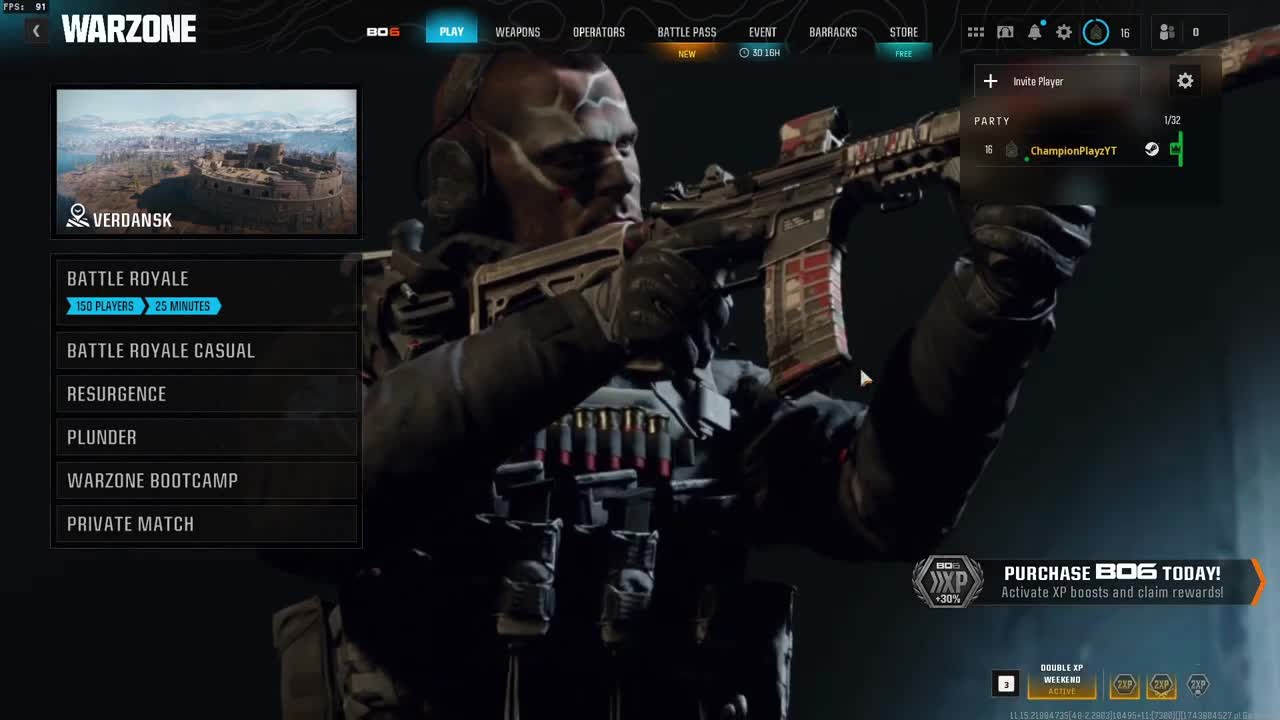Click your player rank emblem with blue ring
Viewport: 1280px width, 720px height.
1096,31
